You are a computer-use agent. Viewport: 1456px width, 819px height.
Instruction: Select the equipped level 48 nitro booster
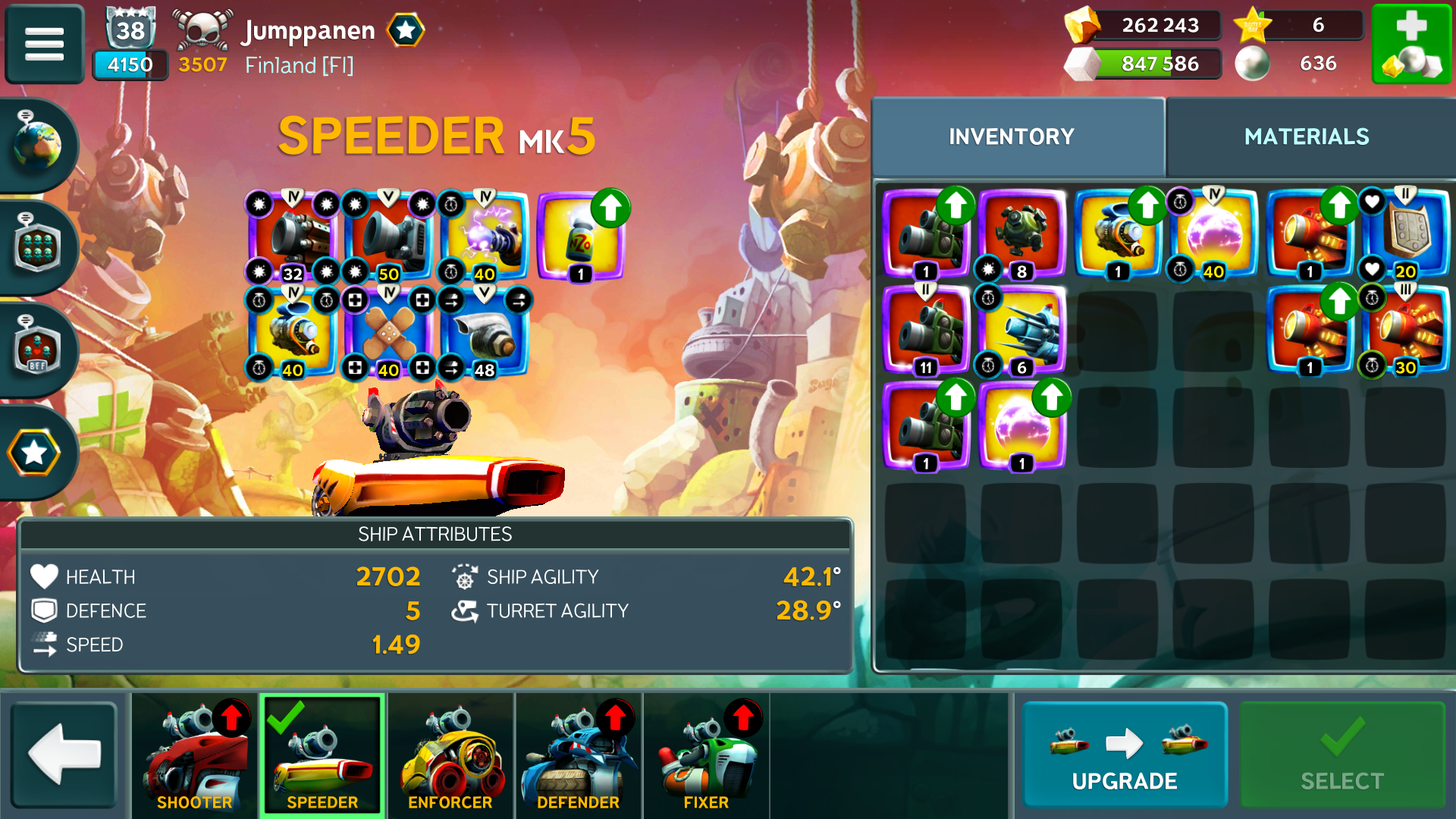(x=485, y=332)
